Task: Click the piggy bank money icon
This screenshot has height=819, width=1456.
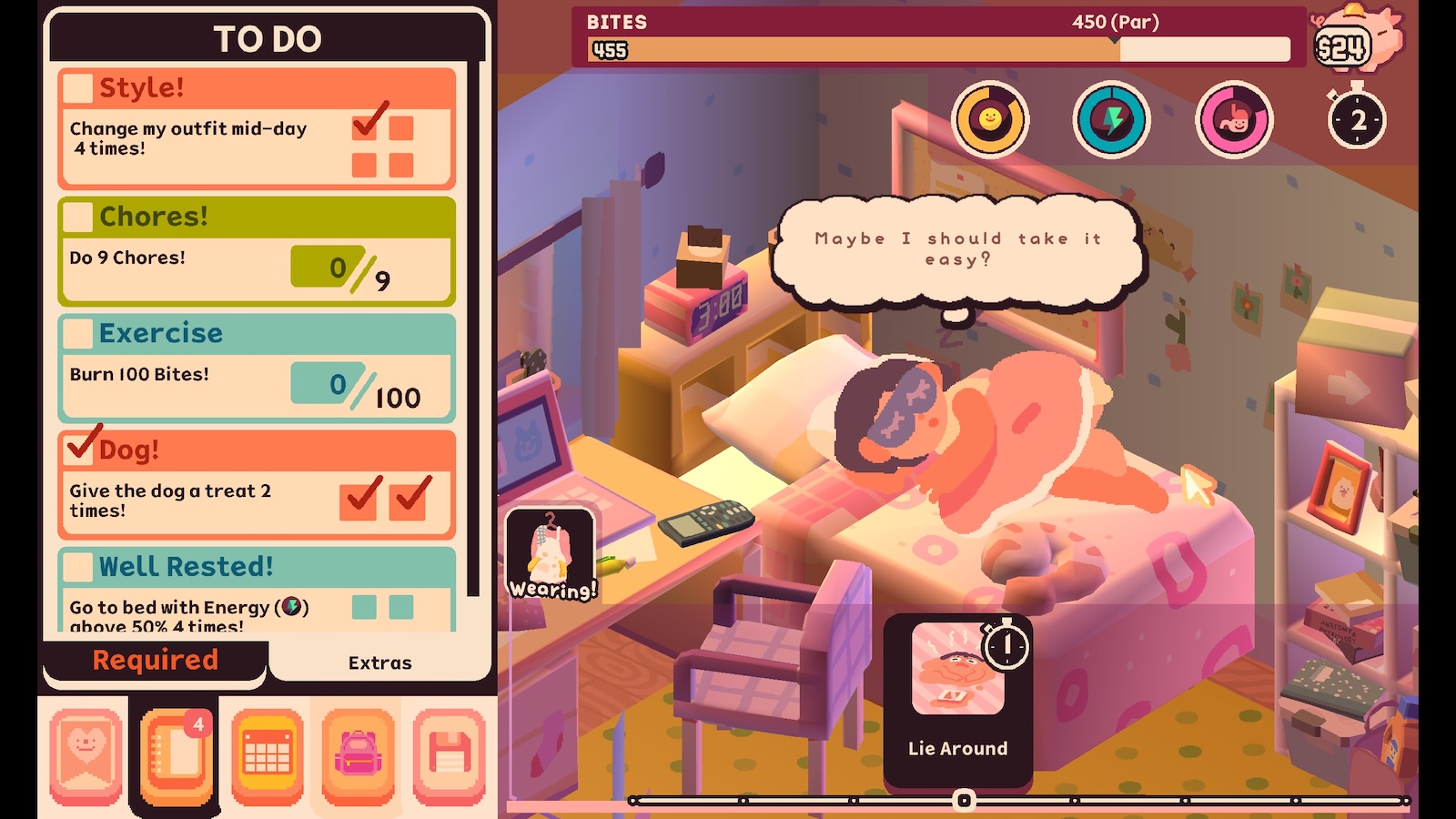Action: tap(1358, 42)
